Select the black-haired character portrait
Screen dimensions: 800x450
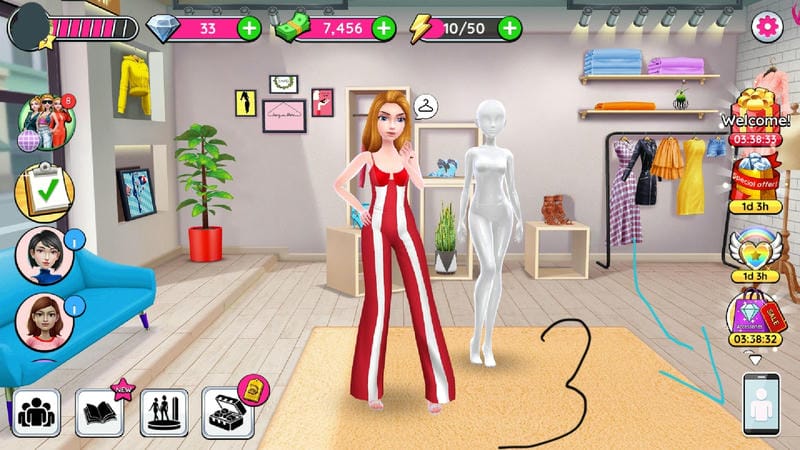(x=43, y=256)
